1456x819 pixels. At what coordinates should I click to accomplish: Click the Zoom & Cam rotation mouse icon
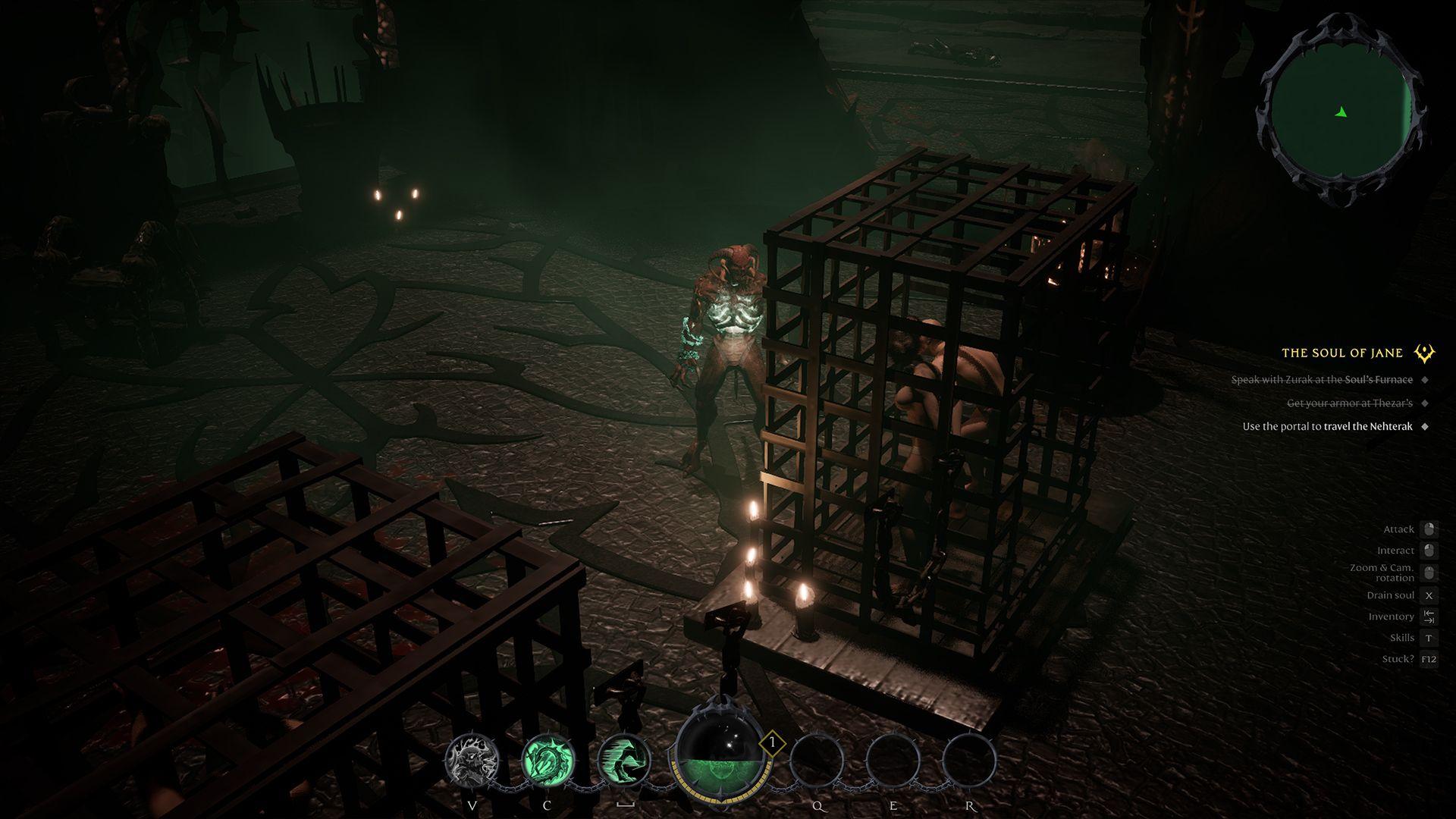point(1430,571)
